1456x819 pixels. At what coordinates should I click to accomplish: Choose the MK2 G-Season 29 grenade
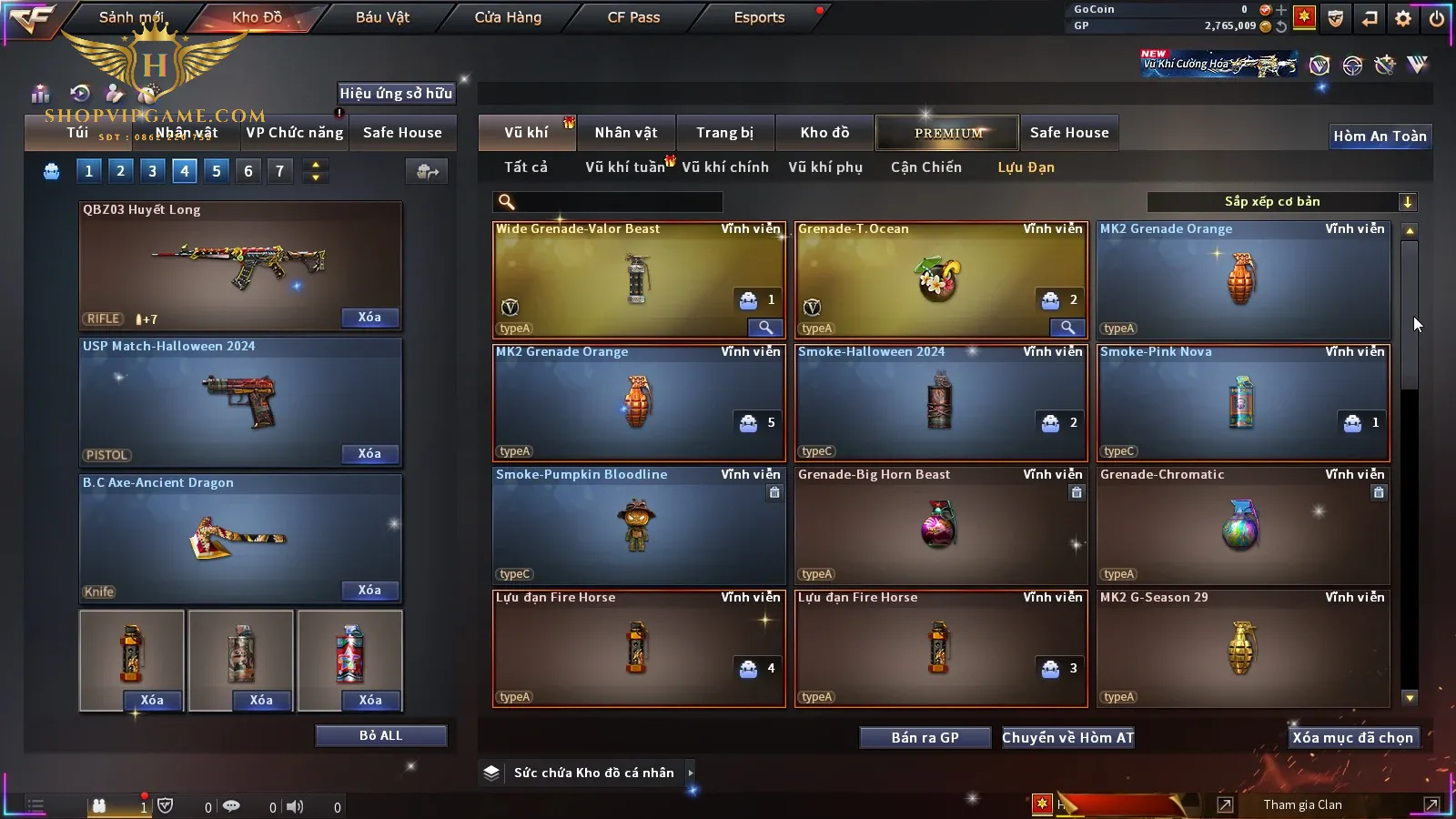1242,648
